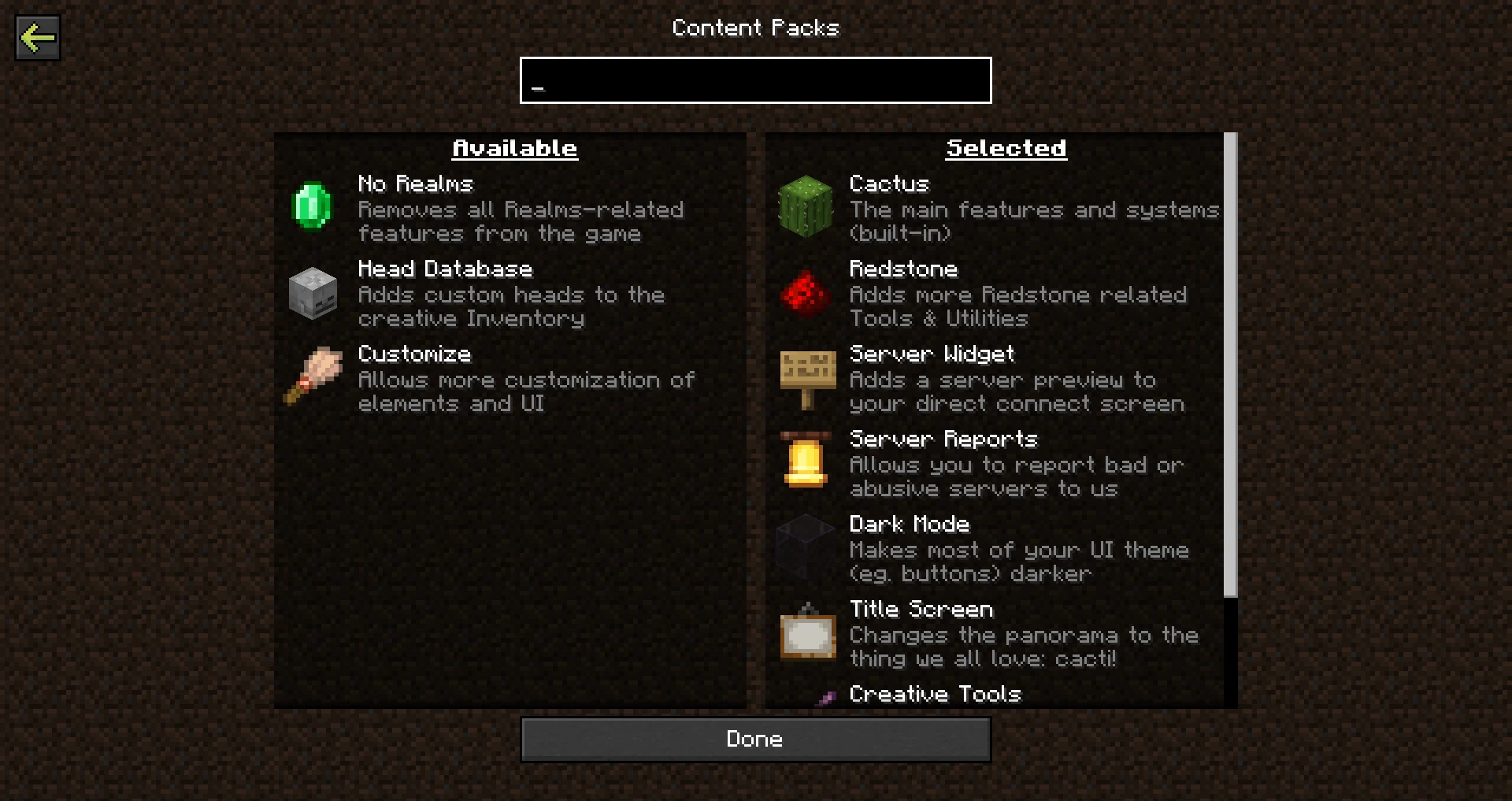
Task: Open the back arrow to leave Content Packs
Action: point(37,36)
